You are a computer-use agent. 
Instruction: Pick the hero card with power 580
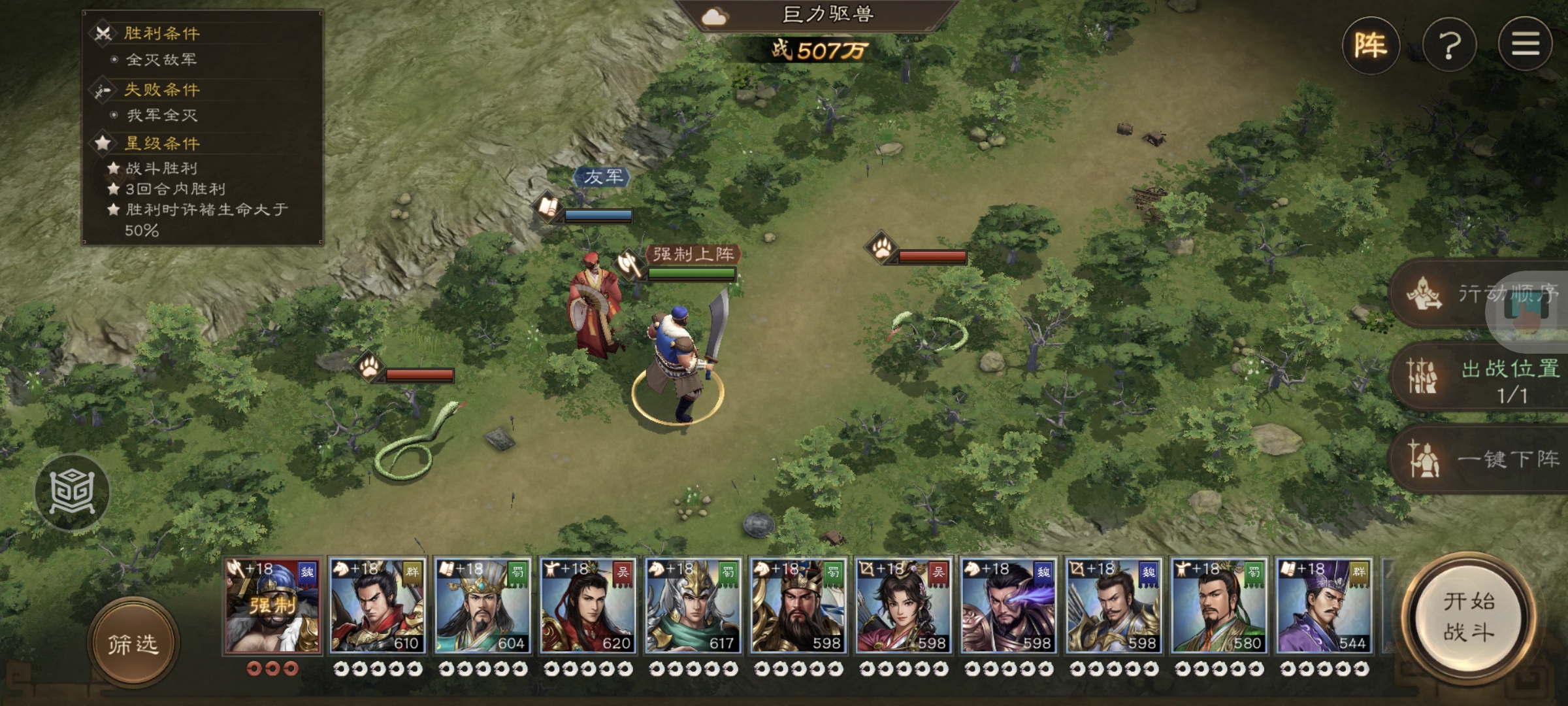(1219, 605)
